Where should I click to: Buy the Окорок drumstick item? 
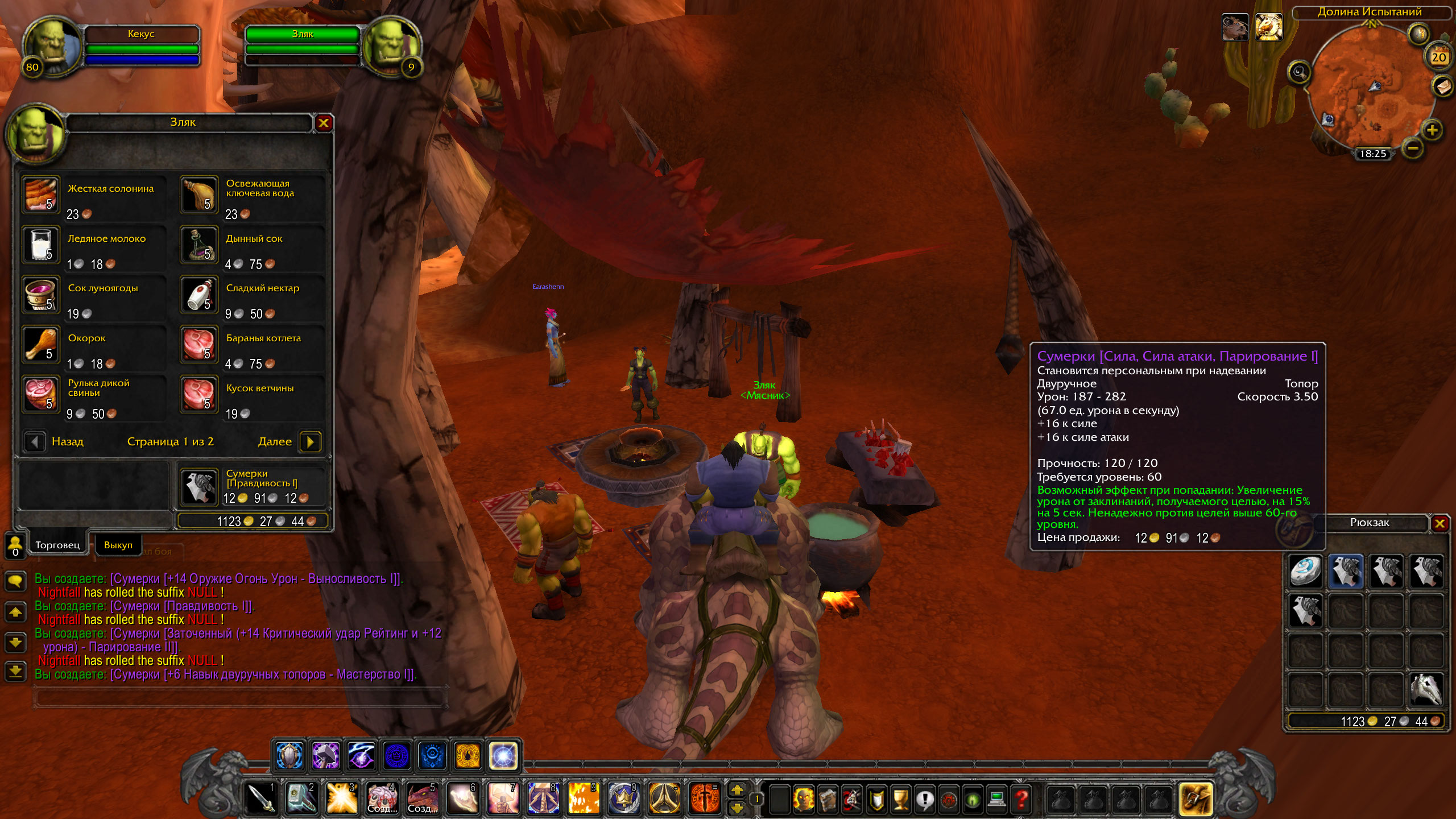click(x=41, y=345)
